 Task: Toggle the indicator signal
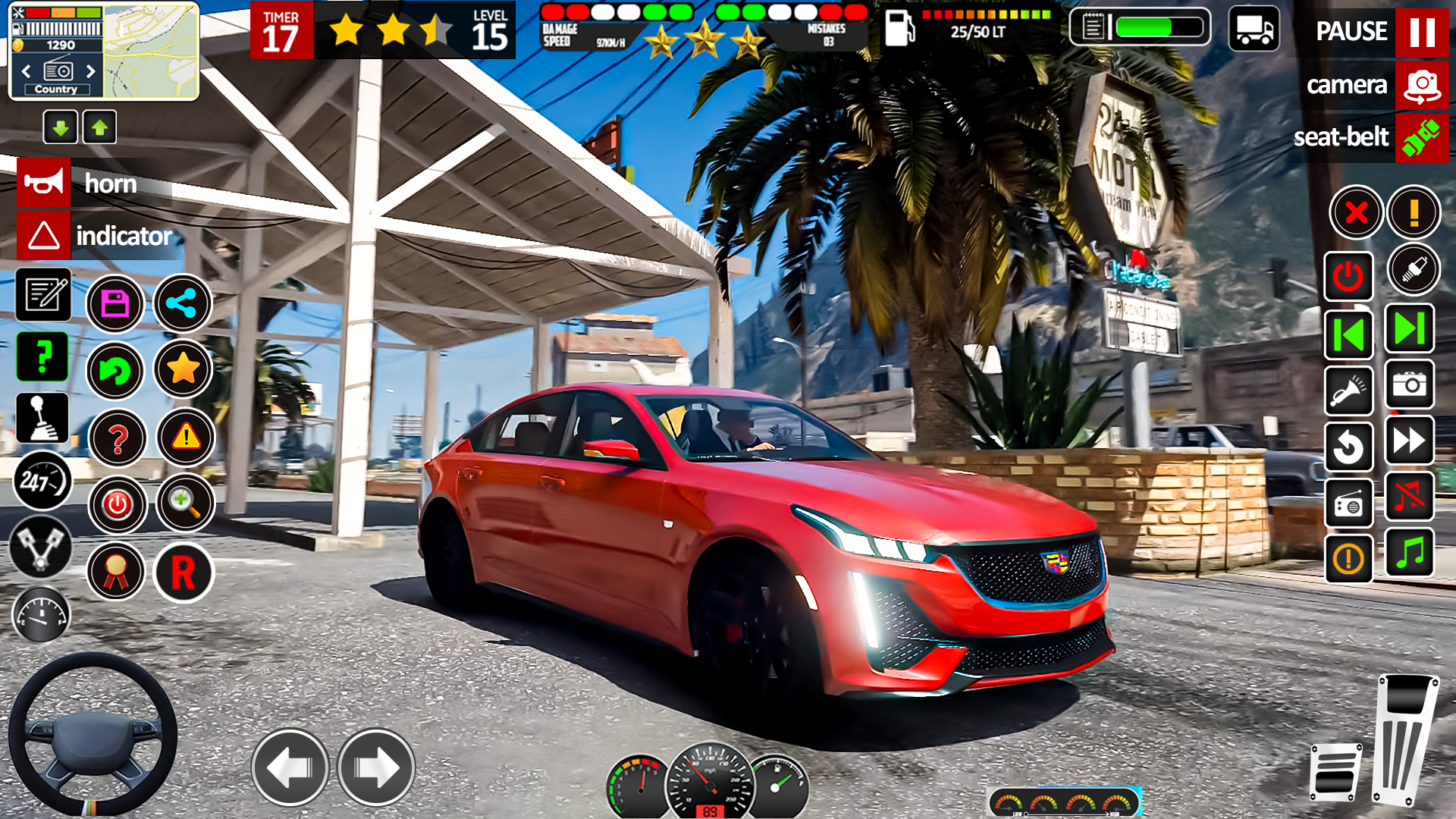43,237
